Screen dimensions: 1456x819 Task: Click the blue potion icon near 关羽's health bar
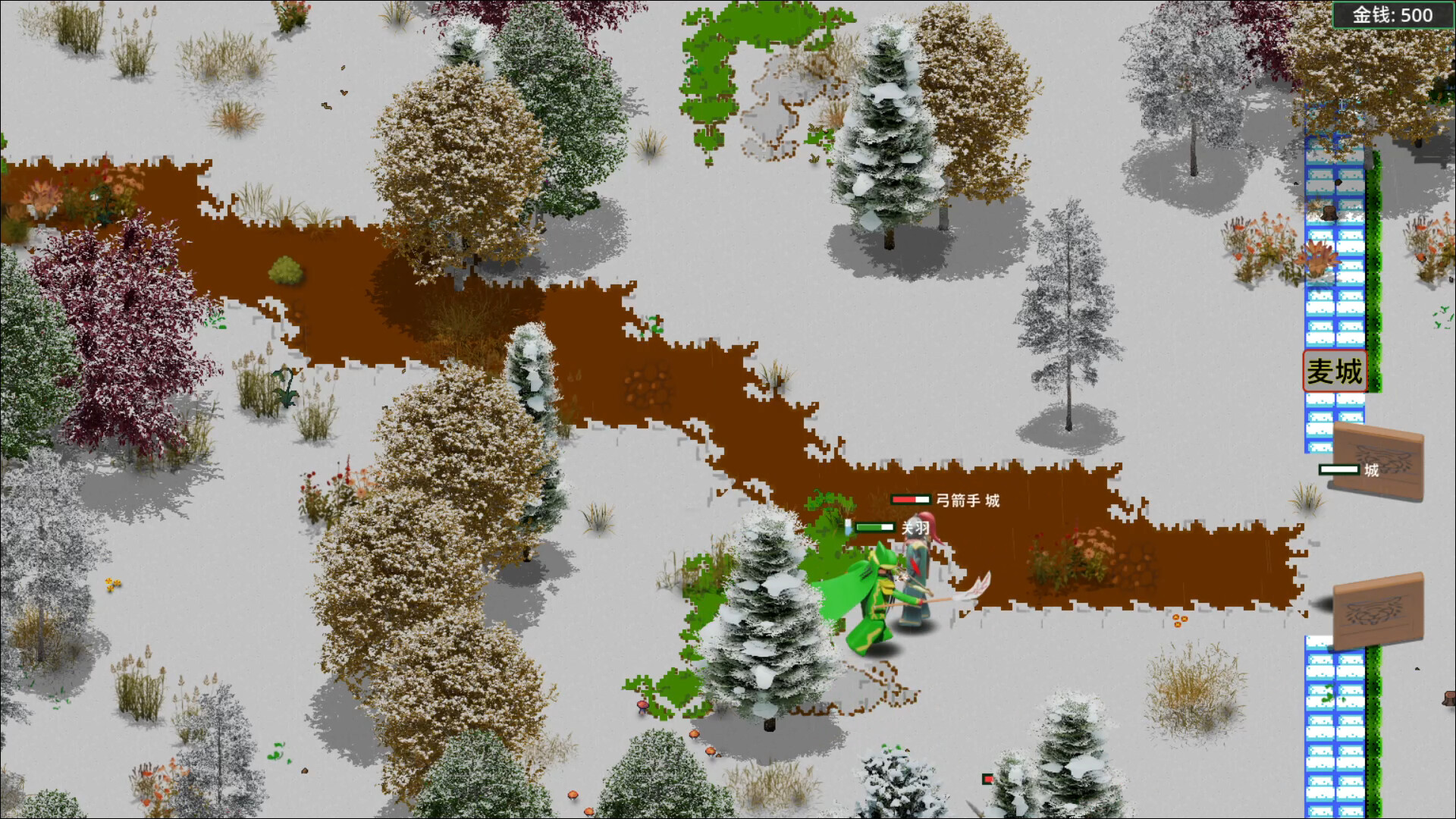(849, 526)
